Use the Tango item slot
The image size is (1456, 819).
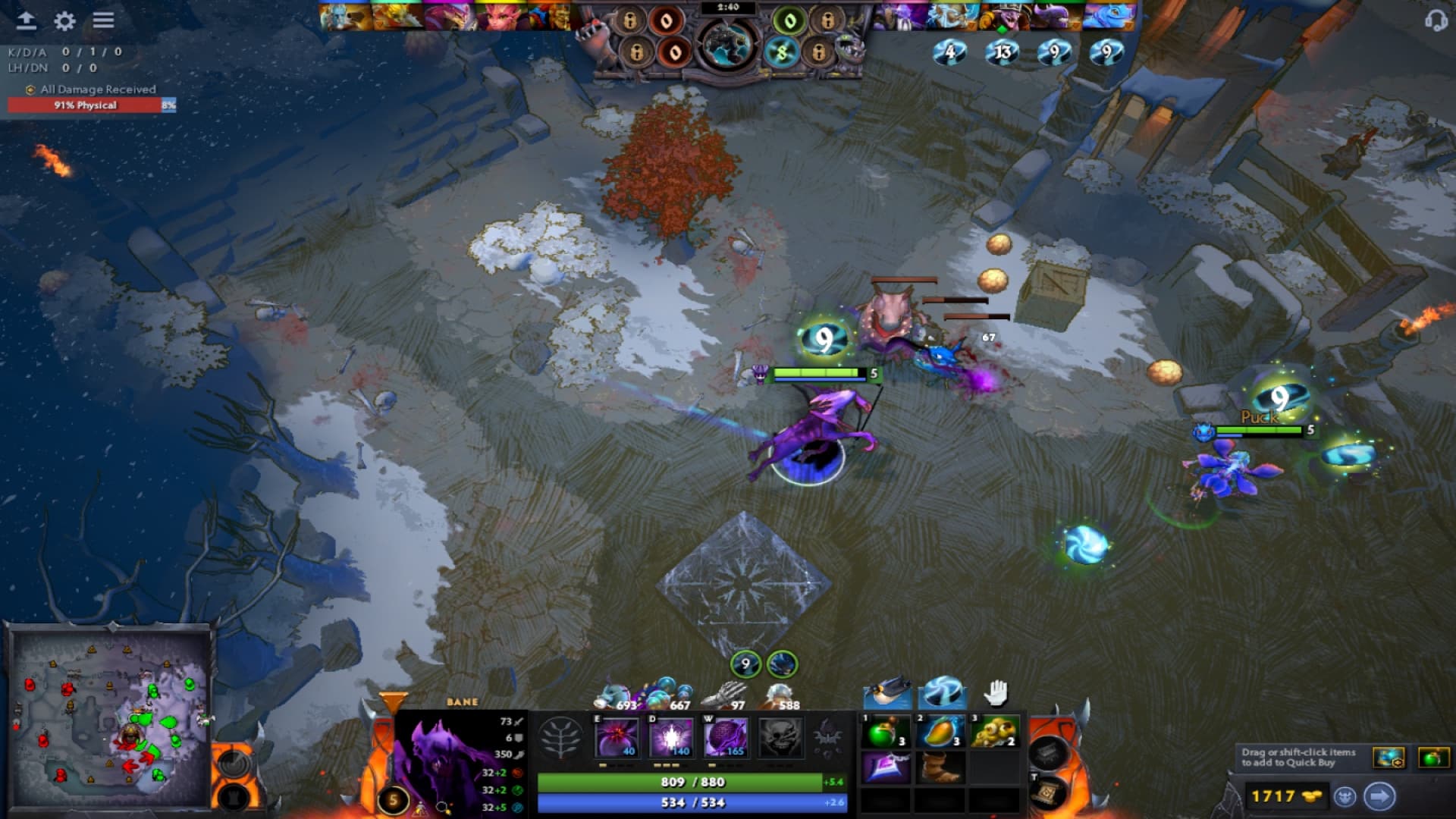pyautogui.click(x=884, y=733)
